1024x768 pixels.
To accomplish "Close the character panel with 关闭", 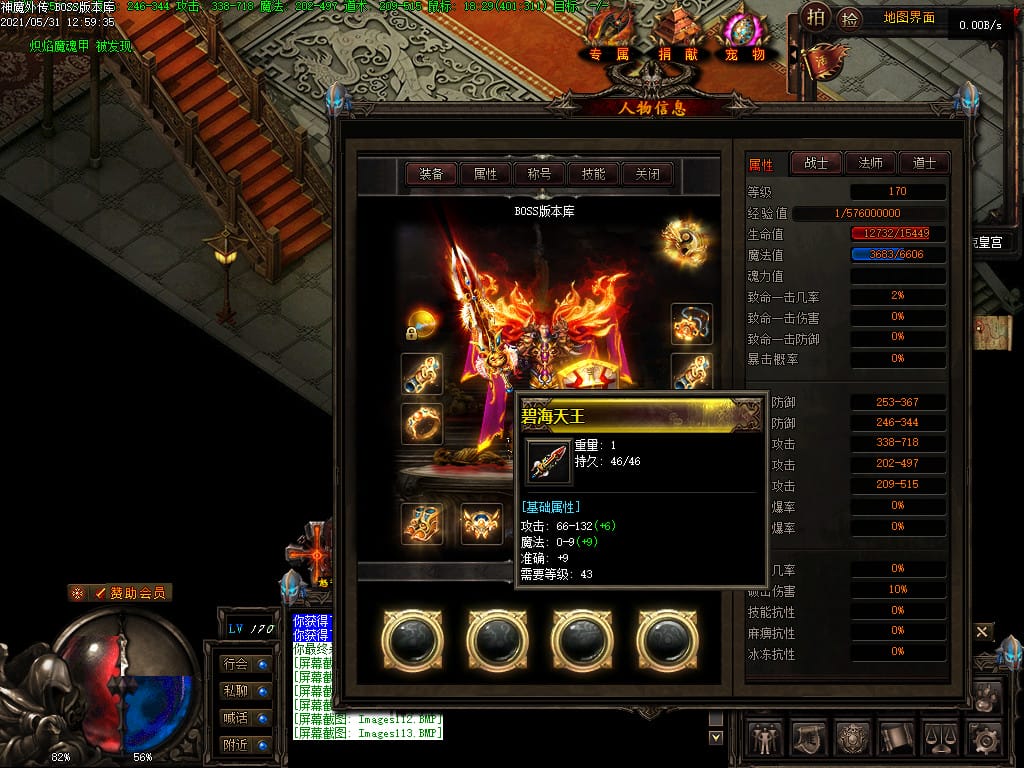I will click(x=647, y=174).
